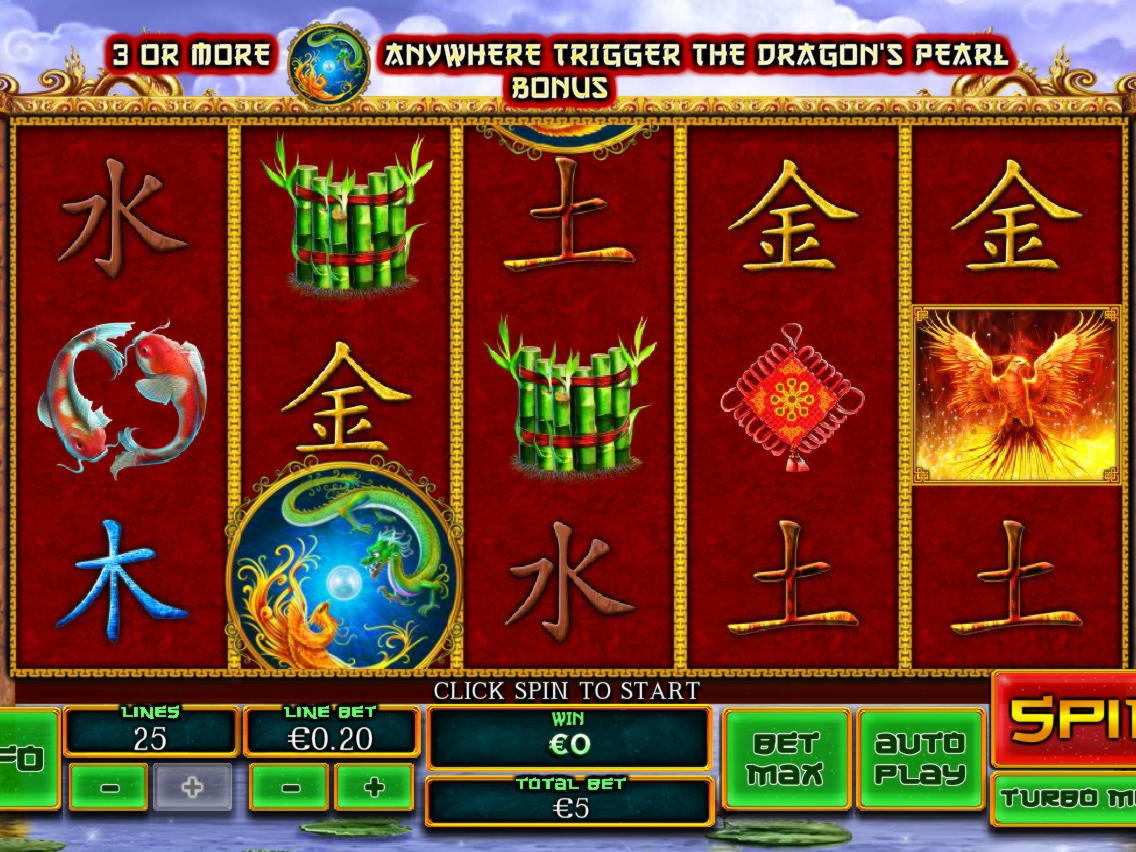Lower the line bet amount
Screen dimensions: 1136x852
coord(290,787)
